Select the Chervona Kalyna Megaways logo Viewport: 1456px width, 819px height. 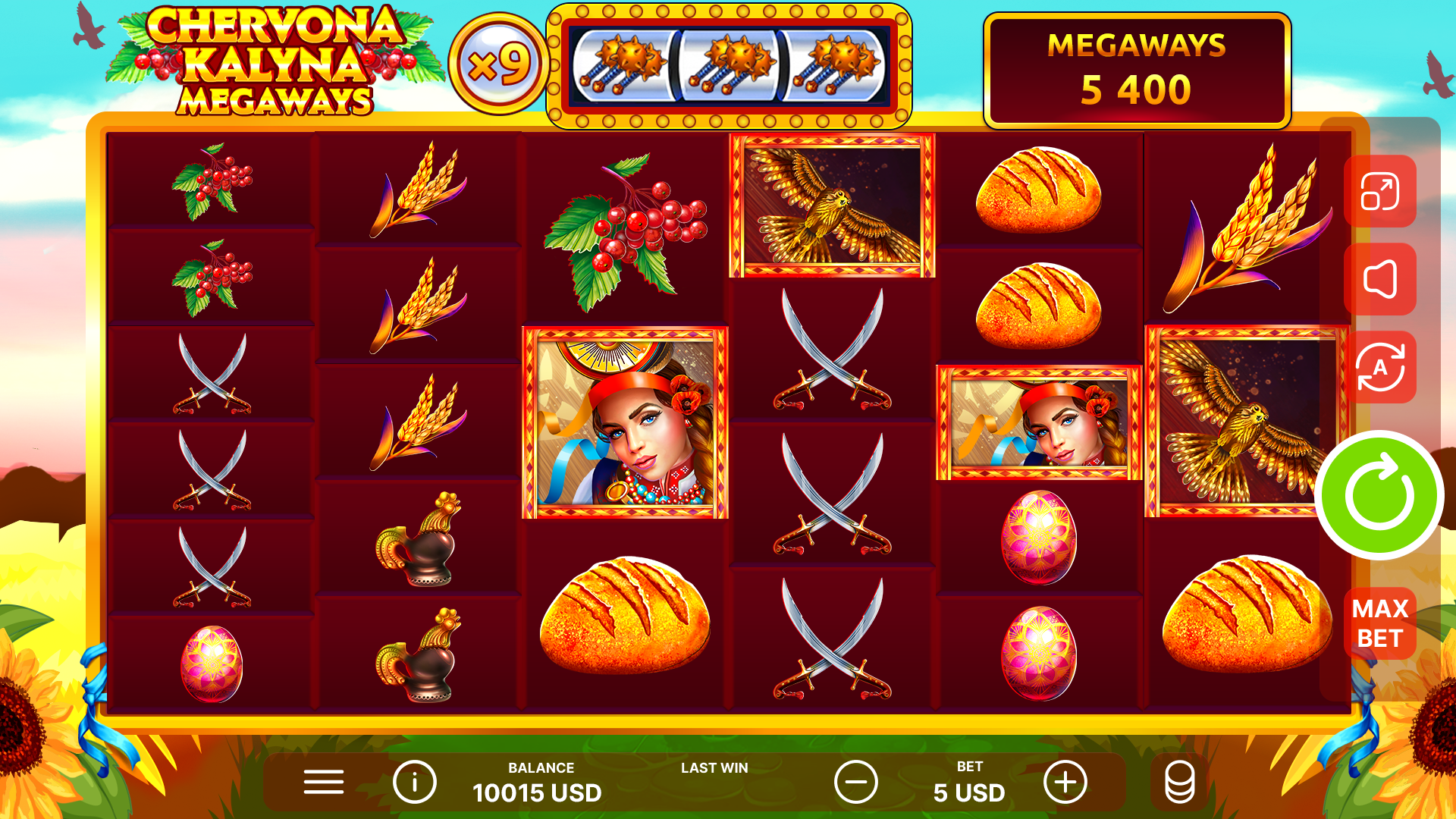point(262,61)
